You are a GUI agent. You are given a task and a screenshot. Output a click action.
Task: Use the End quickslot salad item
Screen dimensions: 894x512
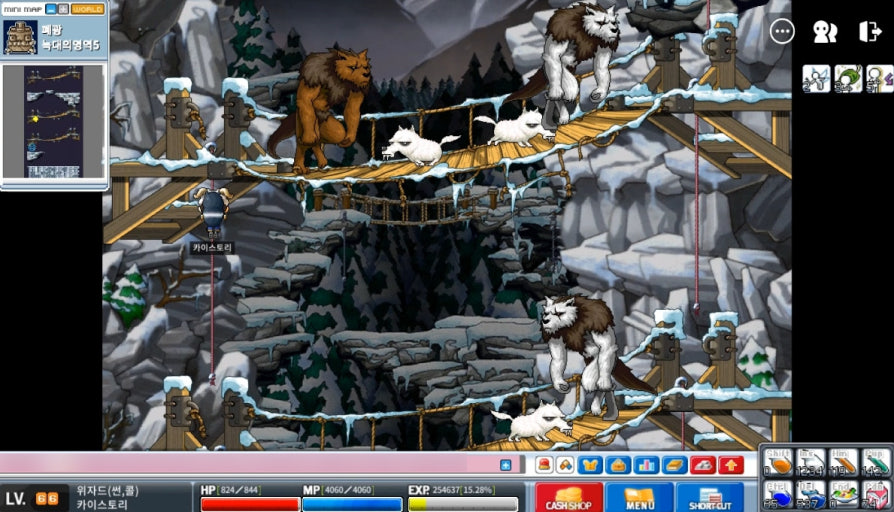click(x=843, y=494)
